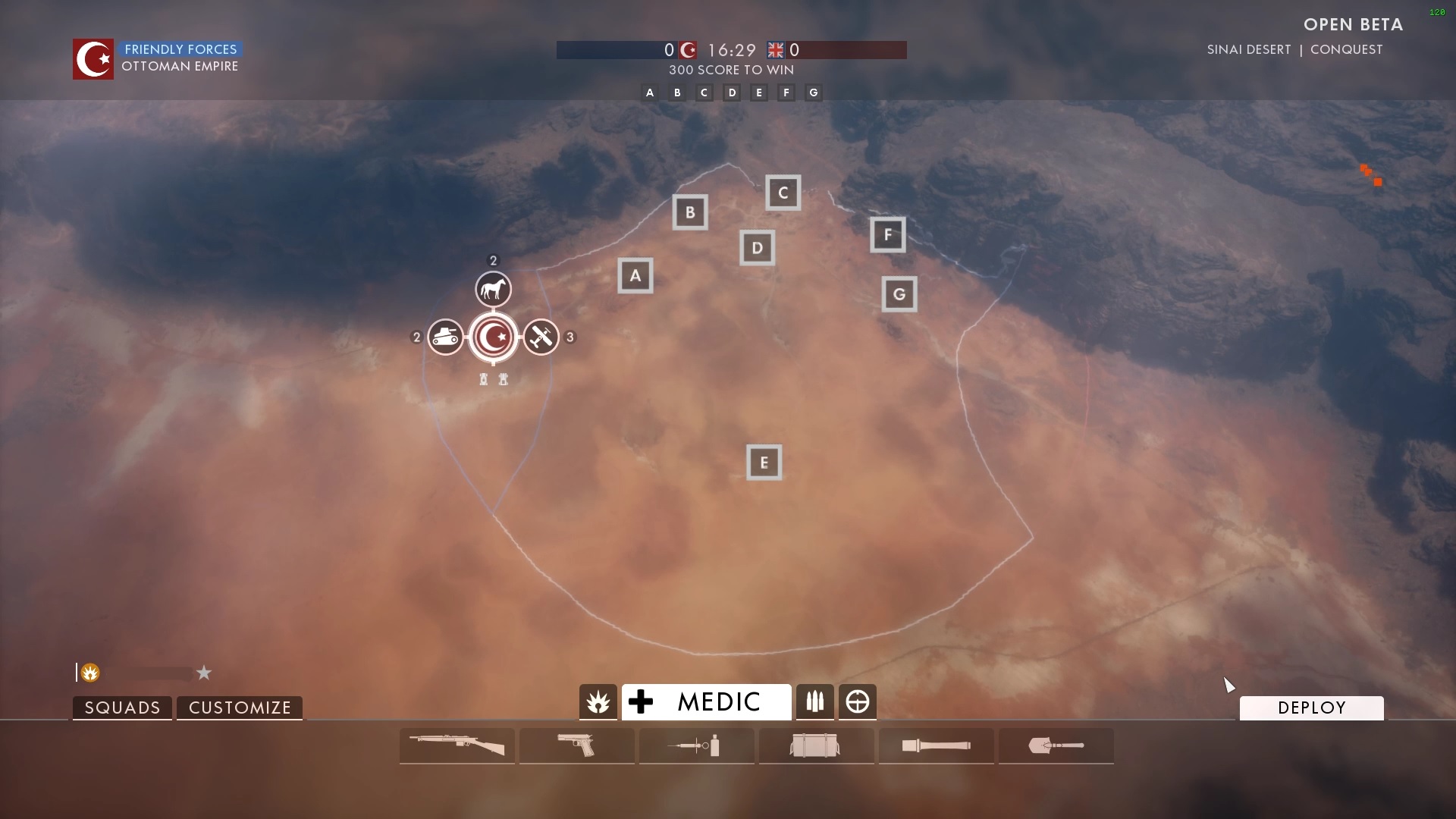Choose the Support class bullets icon

pyautogui.click(x=815, y=702)
